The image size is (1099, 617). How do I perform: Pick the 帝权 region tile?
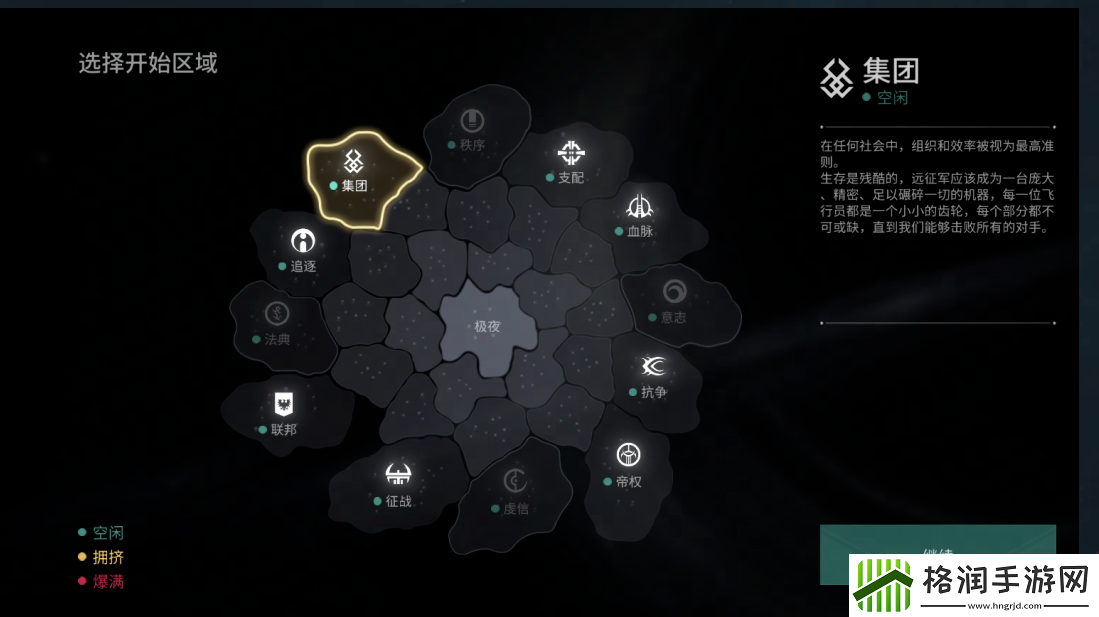628,464
